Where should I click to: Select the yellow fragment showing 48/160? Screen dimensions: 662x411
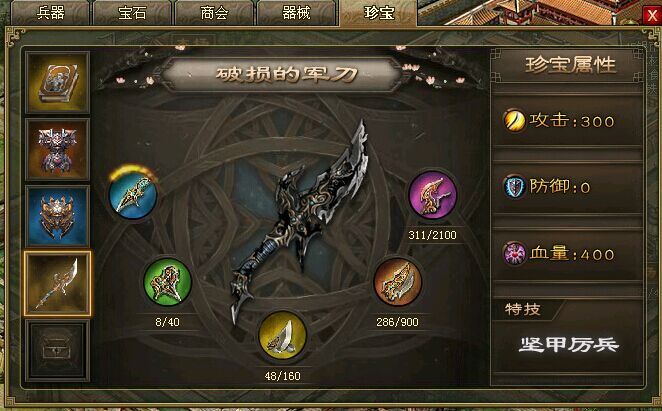(282, 337)
